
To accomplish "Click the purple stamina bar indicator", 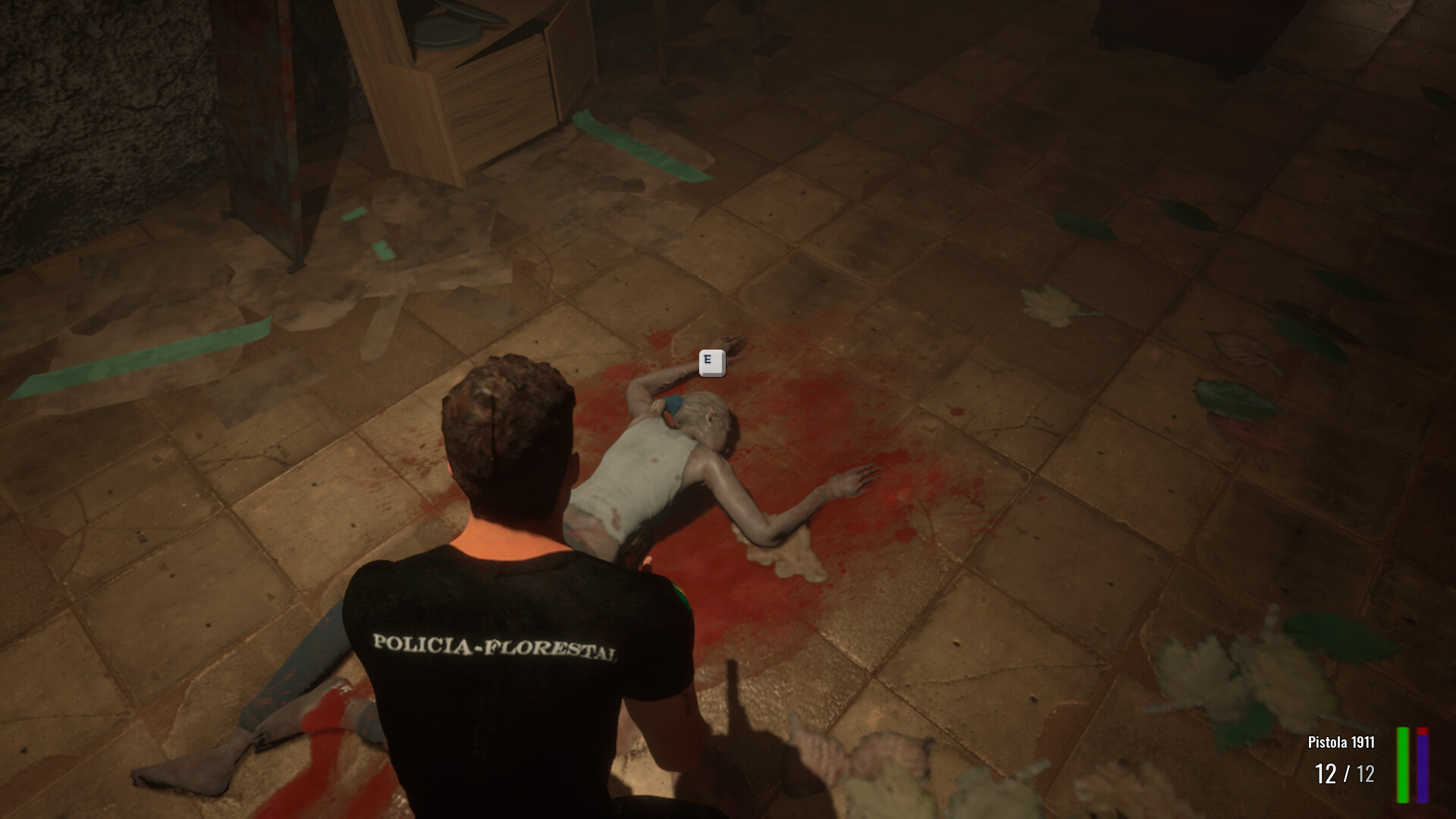I will [x=1423, y=770].
